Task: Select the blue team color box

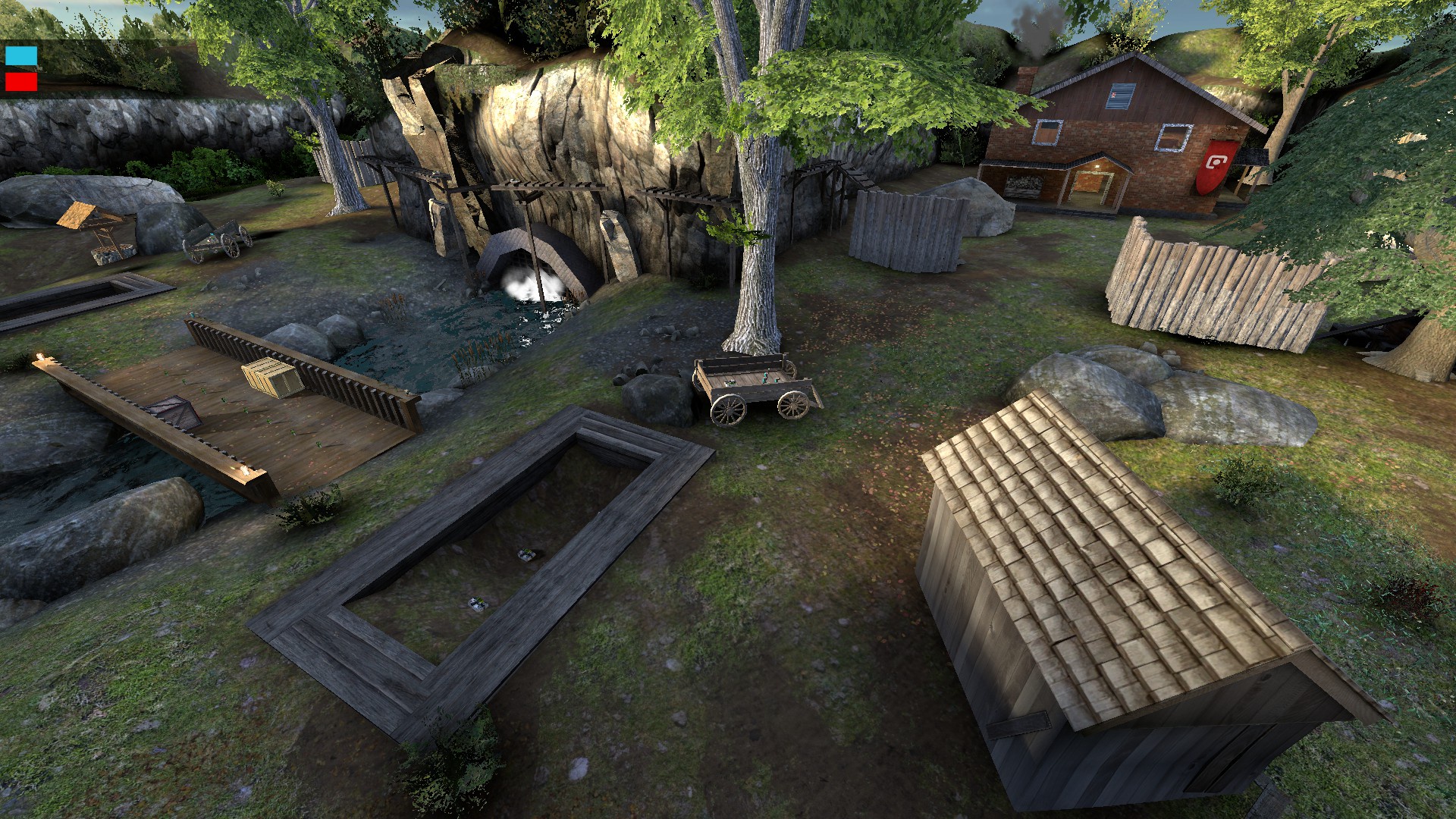Action: [x=21, y=56]
